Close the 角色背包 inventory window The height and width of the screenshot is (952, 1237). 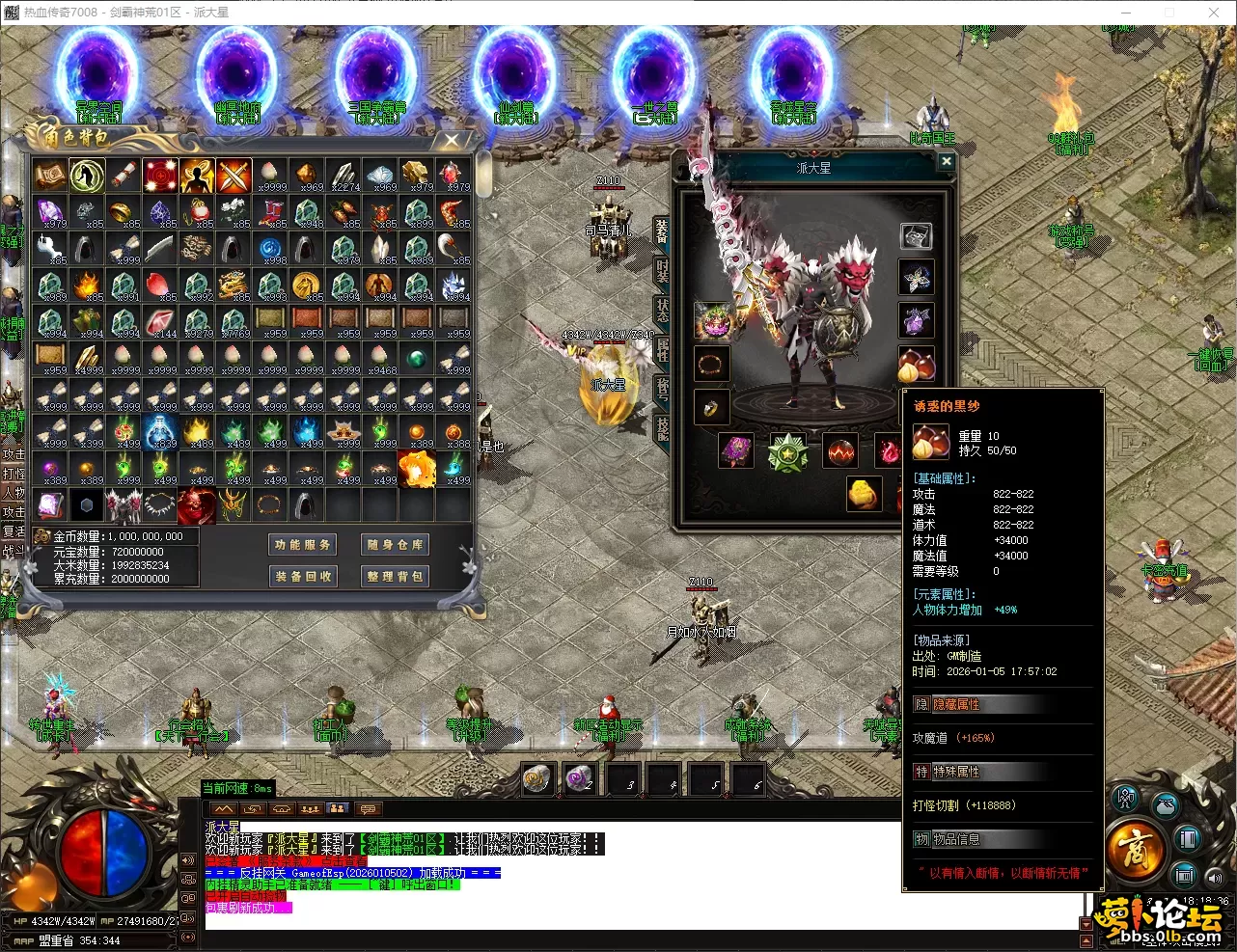pos(451,141)
